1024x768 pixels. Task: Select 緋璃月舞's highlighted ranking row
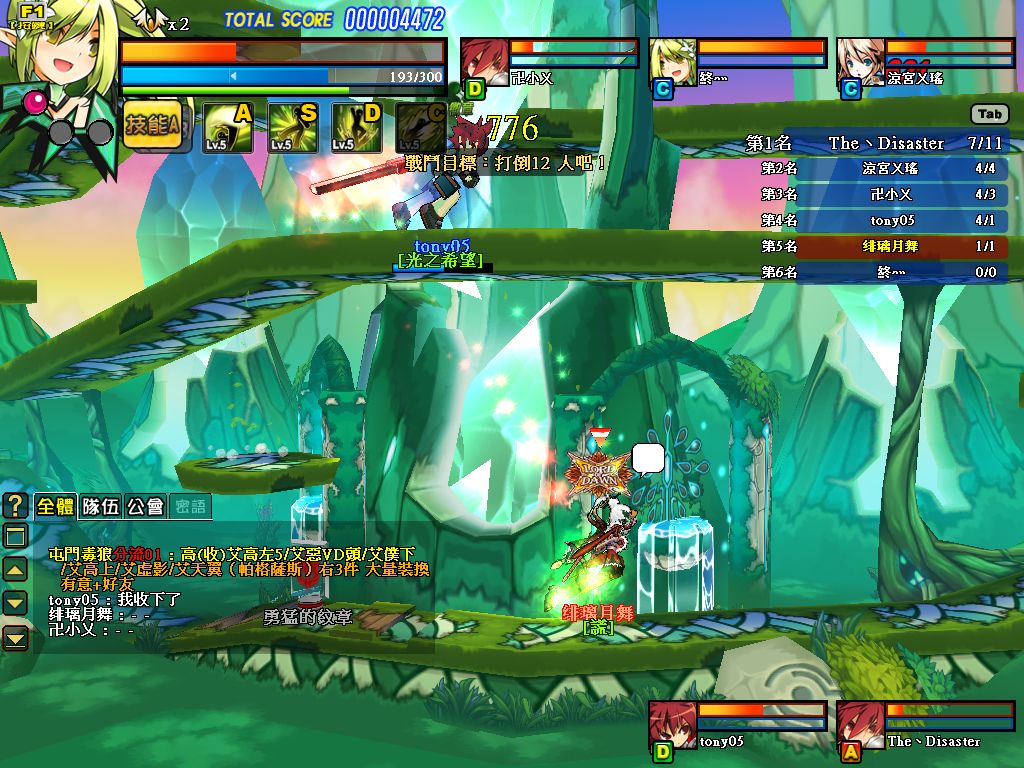900,246
